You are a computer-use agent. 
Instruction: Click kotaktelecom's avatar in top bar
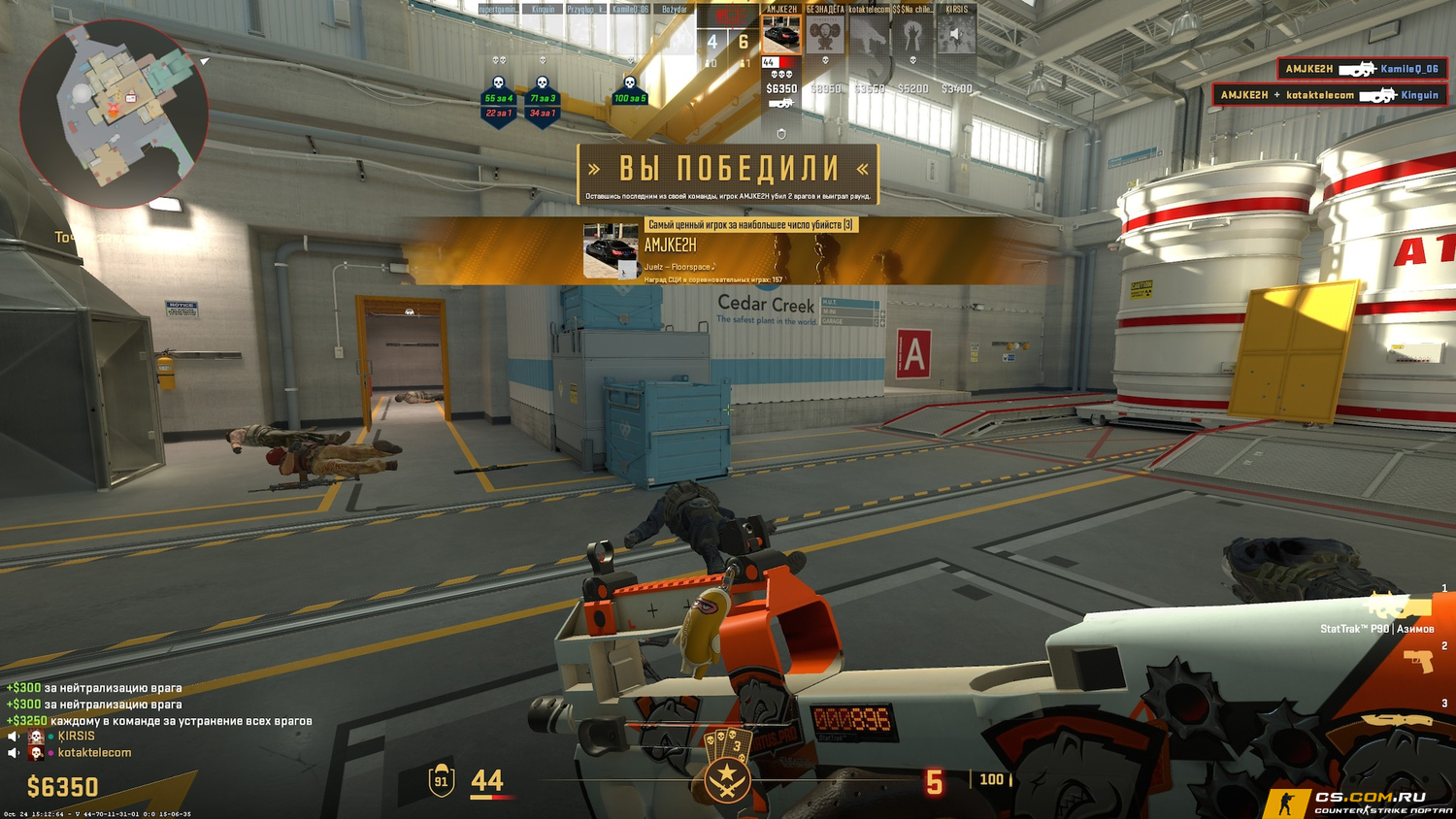(x=869, y=36)
